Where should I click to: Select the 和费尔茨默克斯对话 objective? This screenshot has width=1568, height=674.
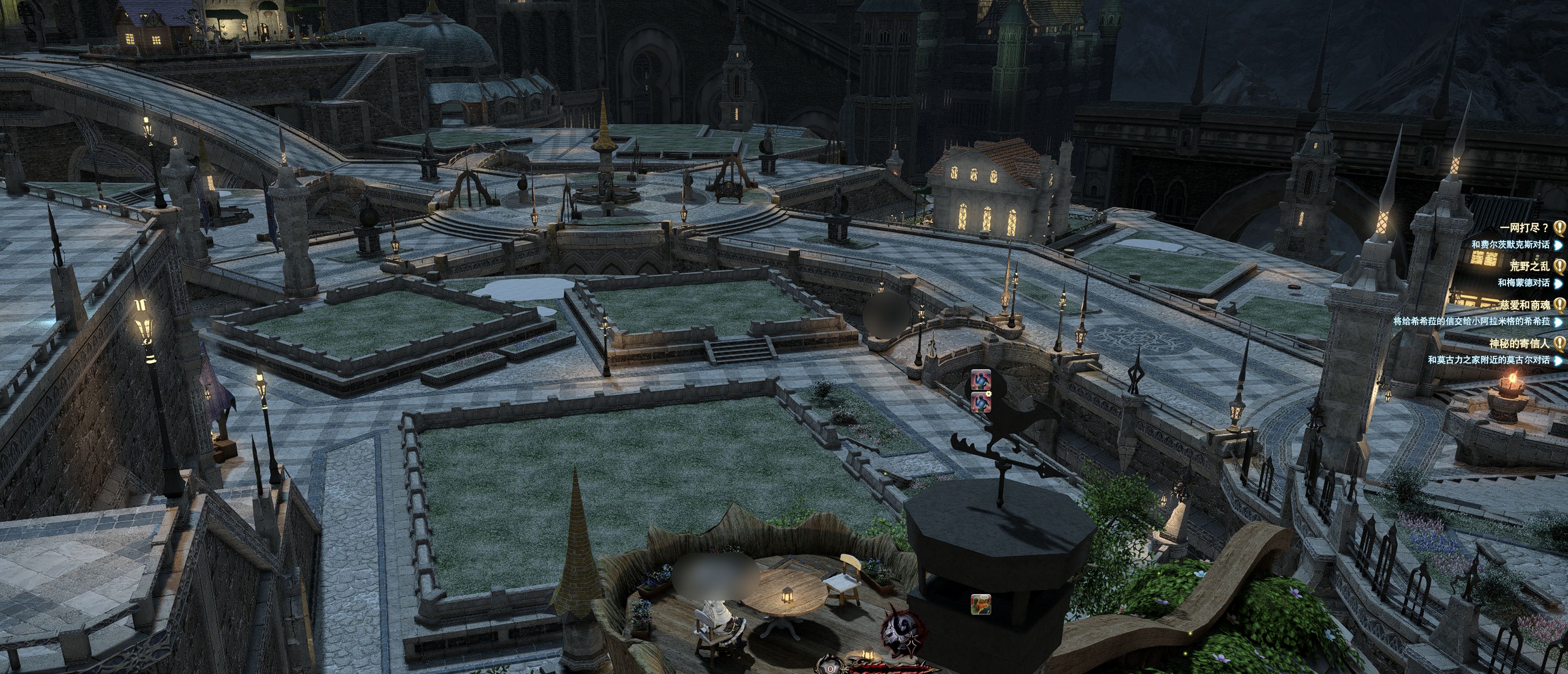[1510, 245]
